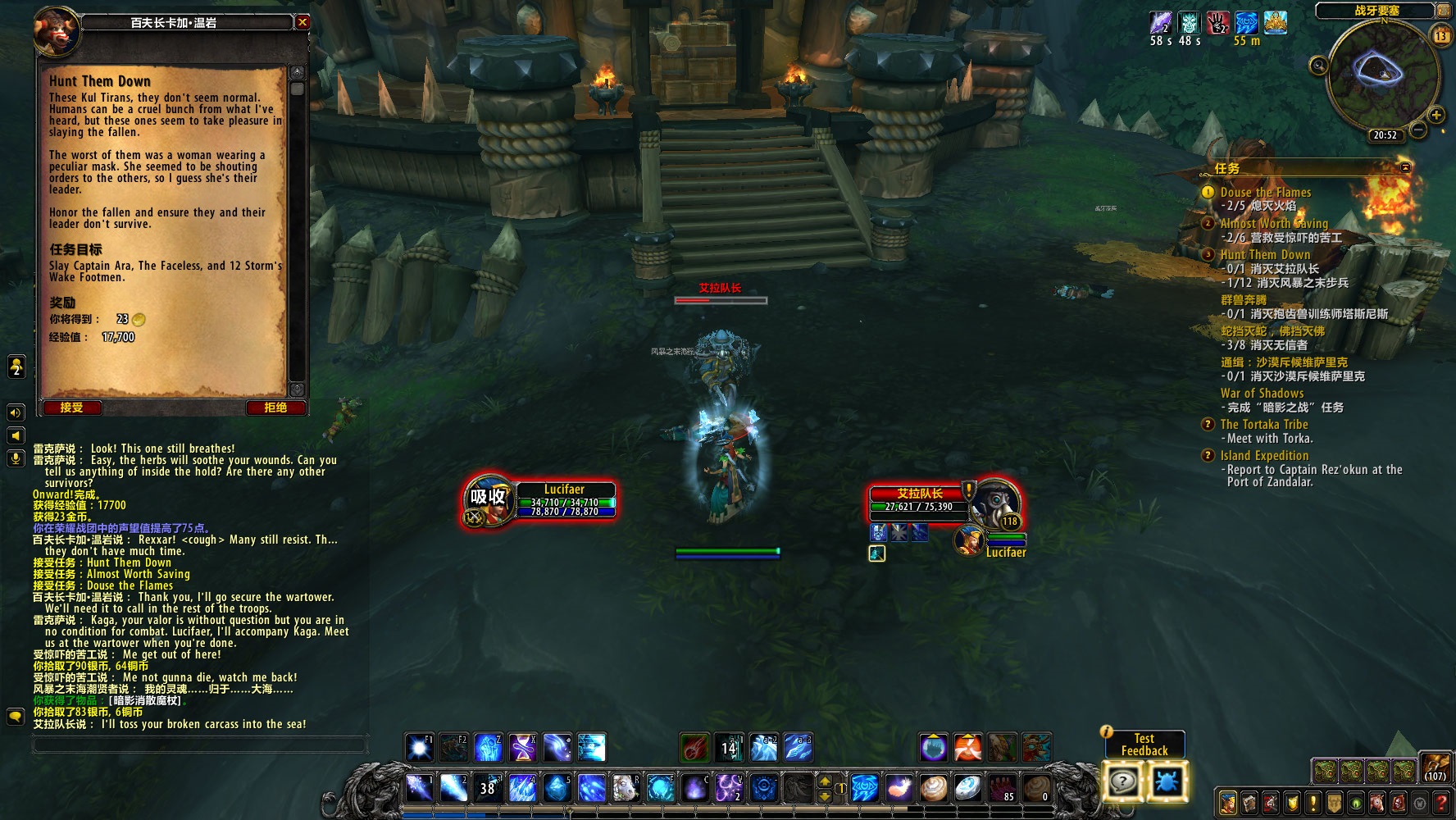Decline the quest with the 拒绝 button
The height and width of the screenshot is (820, 1456).
point(275,408)
